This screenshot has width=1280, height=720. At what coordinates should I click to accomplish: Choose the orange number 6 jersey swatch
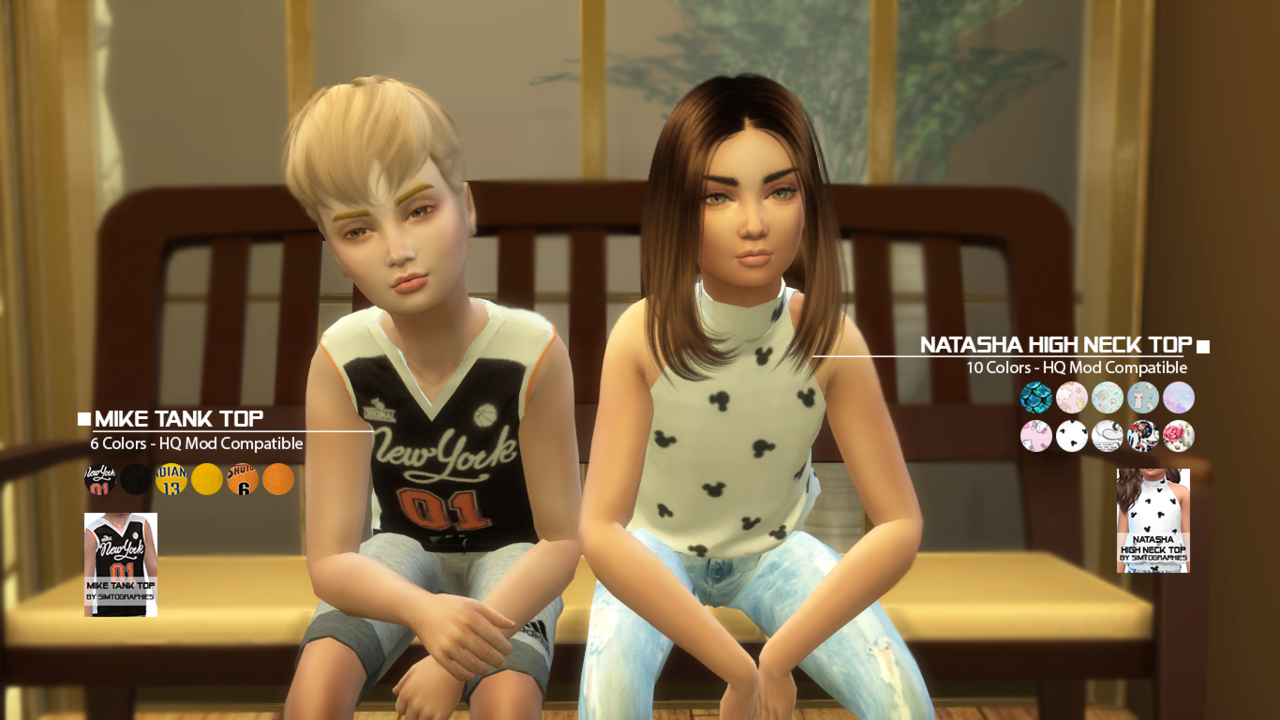[x=243, y=480]
